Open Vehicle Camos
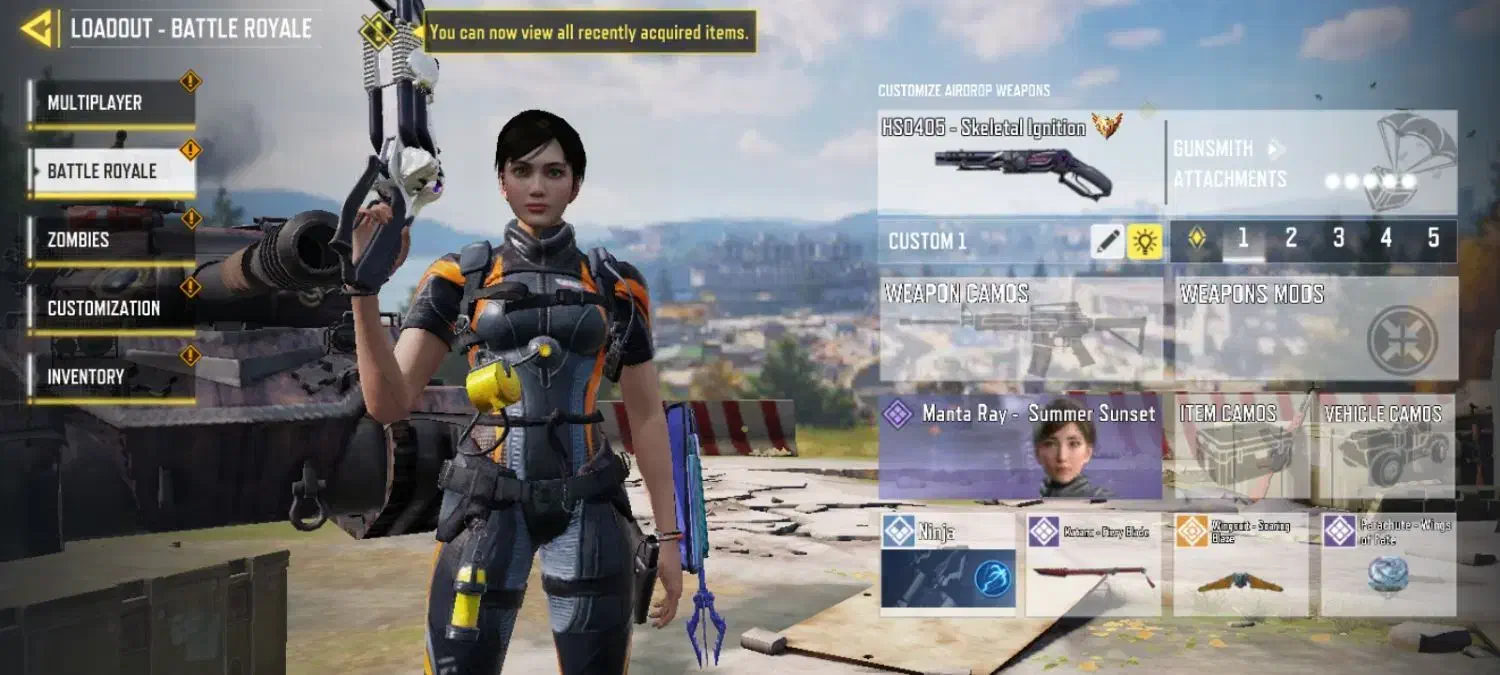This screenshot has height=675, width=1500. coord(1387,447)
